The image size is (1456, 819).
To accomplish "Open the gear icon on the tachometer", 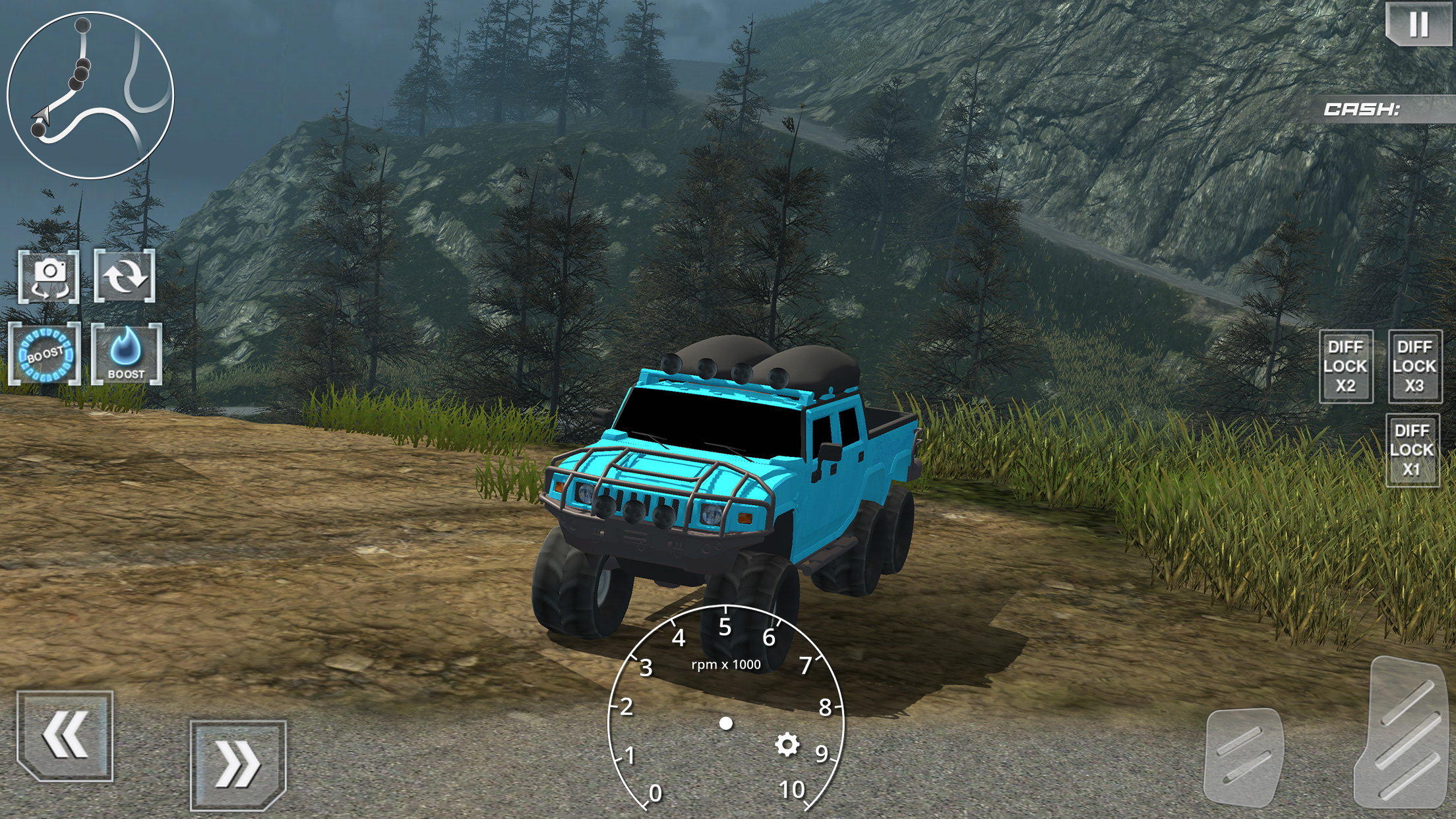I will [x=787, y=745].
